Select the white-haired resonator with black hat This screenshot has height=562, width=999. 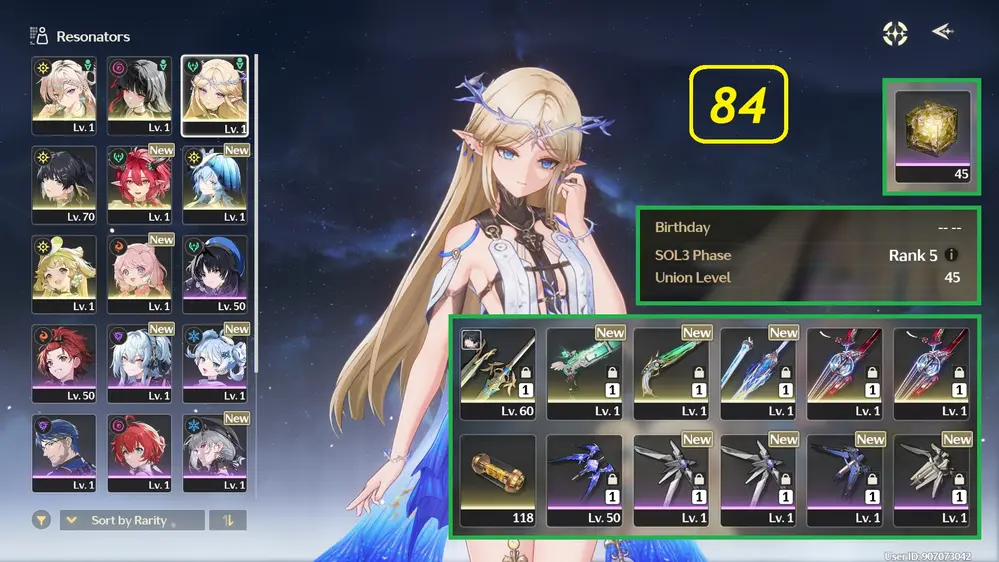(x=215, y=451)
